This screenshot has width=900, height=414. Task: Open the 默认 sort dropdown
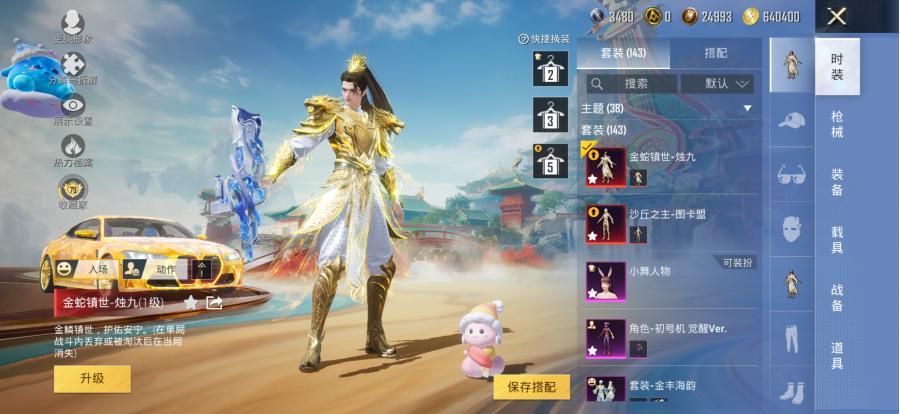tap(727, 84)
